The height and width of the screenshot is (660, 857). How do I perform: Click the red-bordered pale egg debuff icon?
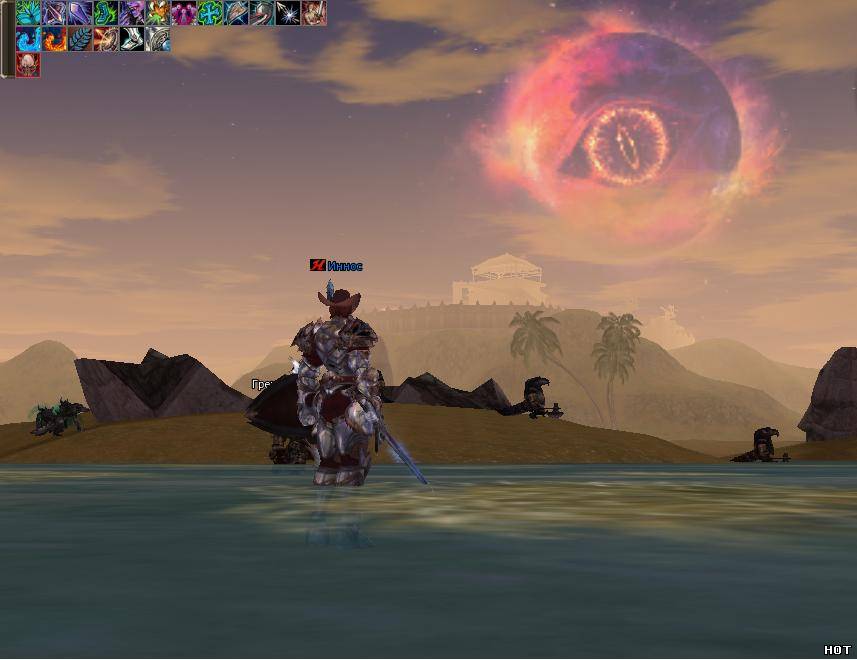28,65
